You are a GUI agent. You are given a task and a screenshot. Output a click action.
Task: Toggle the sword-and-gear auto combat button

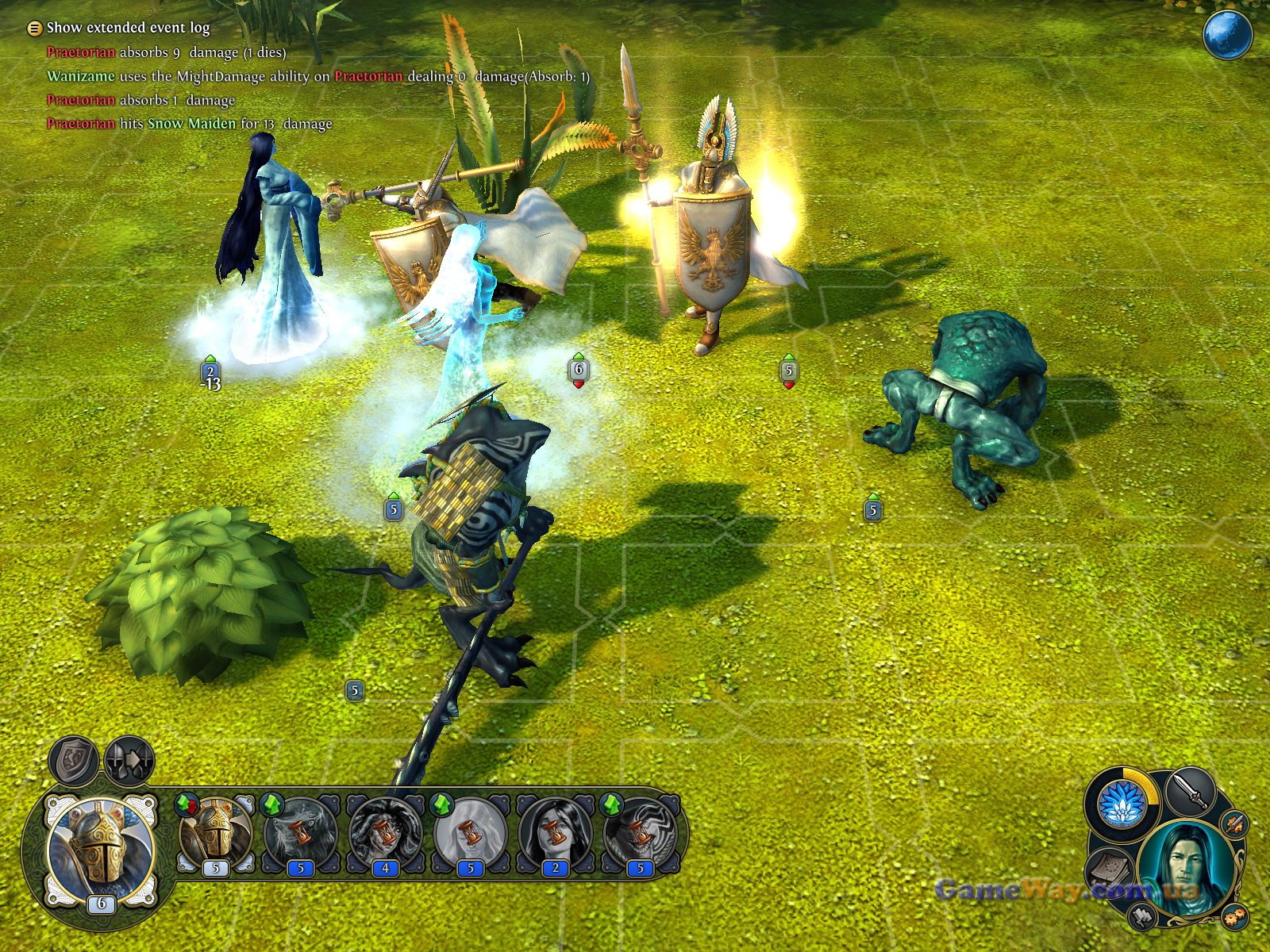point(1233,824)
